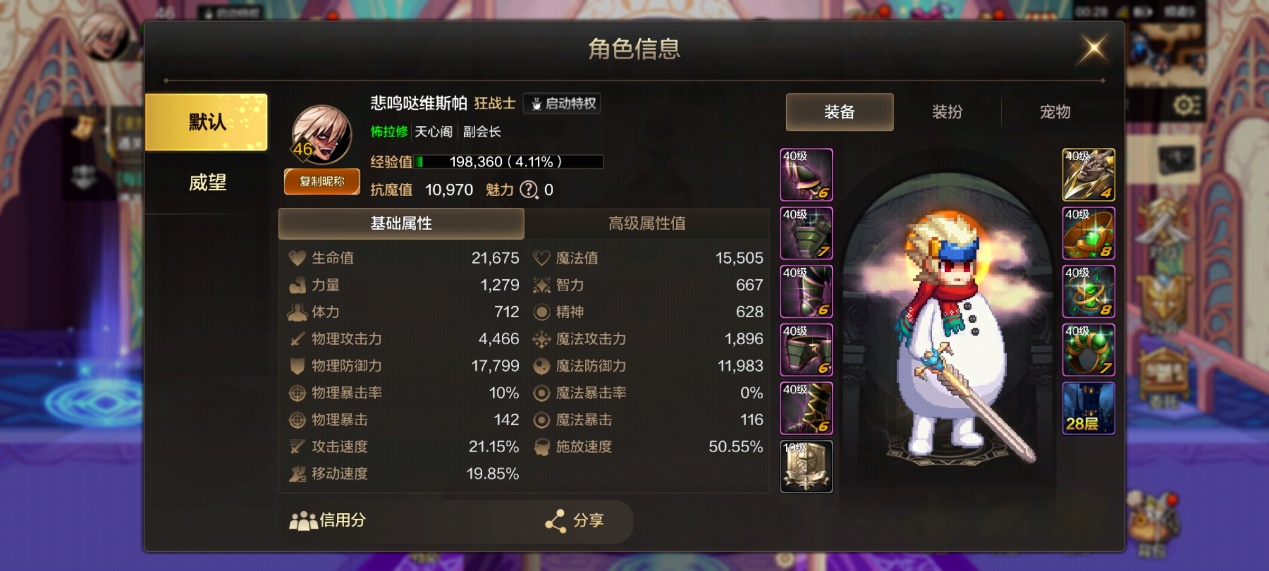
Task: Click the 魅力 question mark help icon
Action: 529,190
